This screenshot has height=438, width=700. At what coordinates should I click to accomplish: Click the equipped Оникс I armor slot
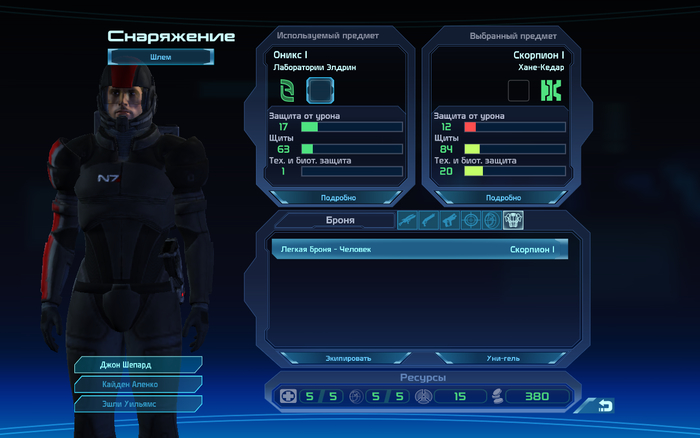[x=319, y=91]
